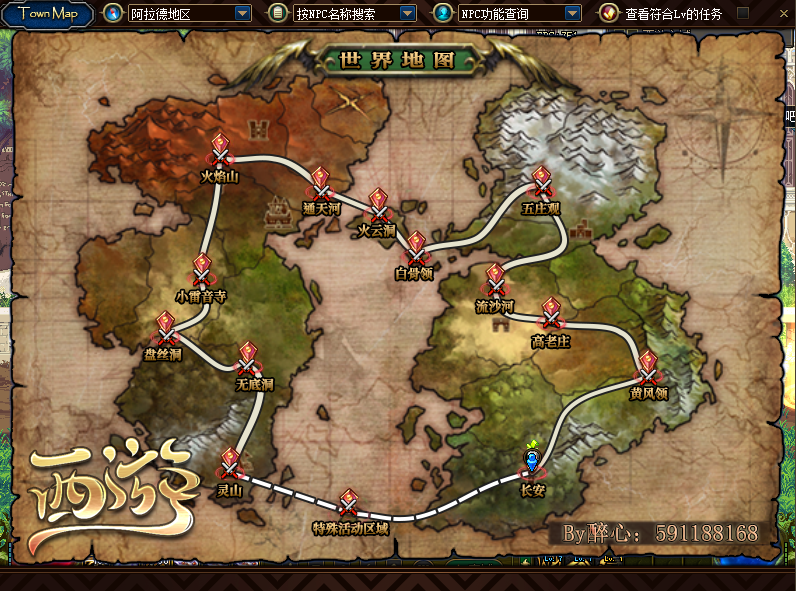The width and height of the screenshot is (796, 591).
Task: Click the 长安 city marker
Action: 533,462
